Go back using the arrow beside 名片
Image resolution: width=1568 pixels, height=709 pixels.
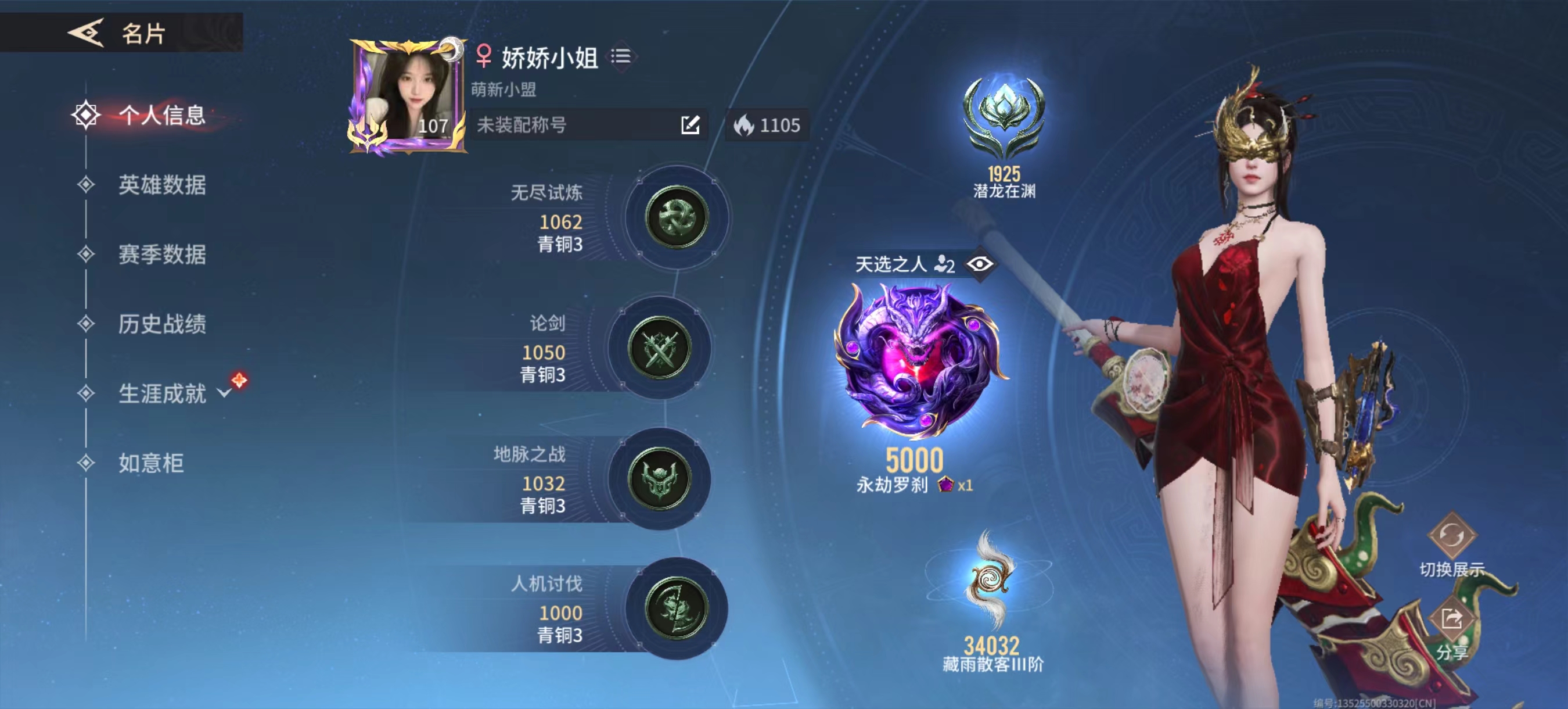click(x=86, y=33)
